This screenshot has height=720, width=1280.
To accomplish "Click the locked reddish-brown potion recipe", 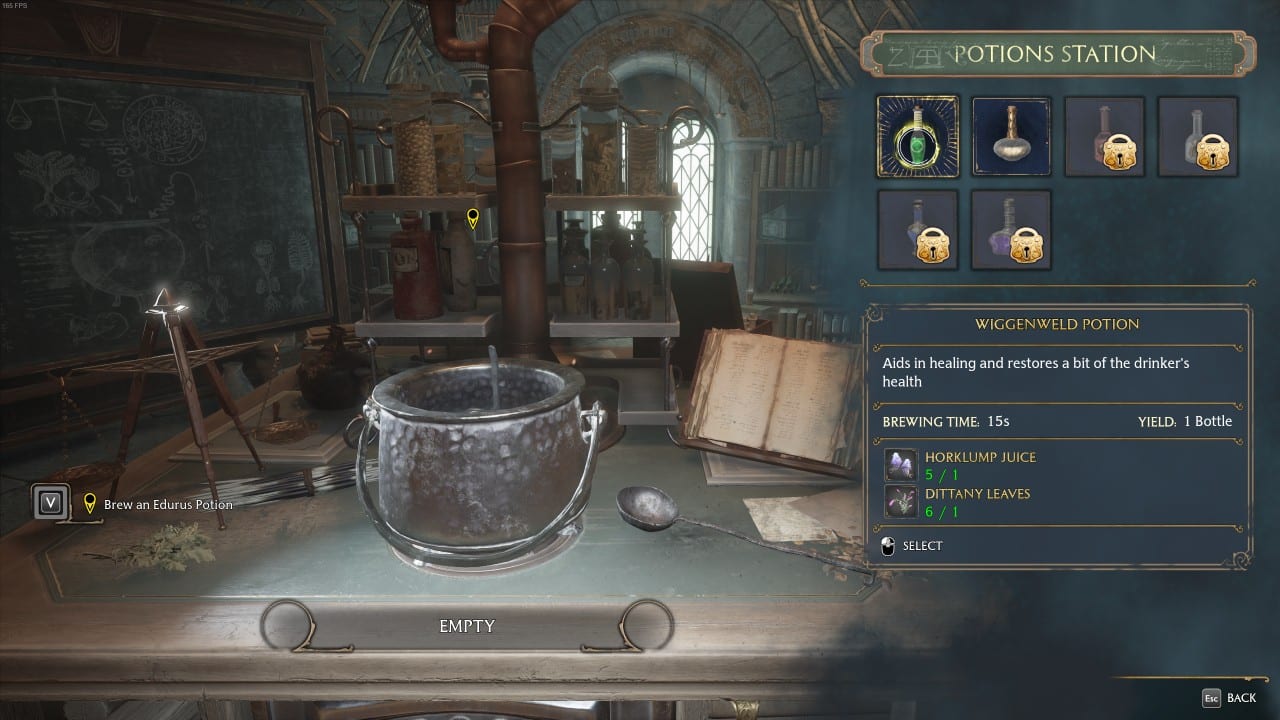I will 1104,136.
